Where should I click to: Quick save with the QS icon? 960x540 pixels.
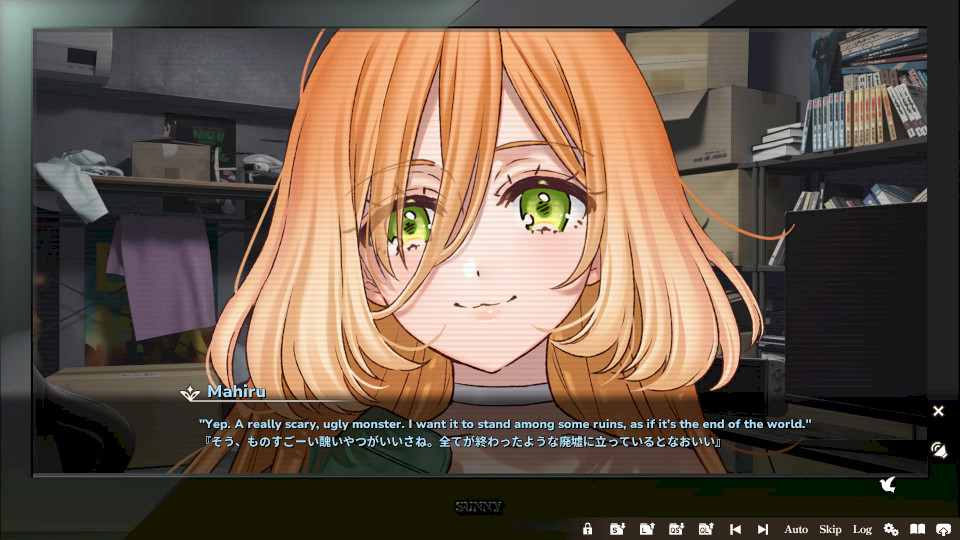(676, 529)
